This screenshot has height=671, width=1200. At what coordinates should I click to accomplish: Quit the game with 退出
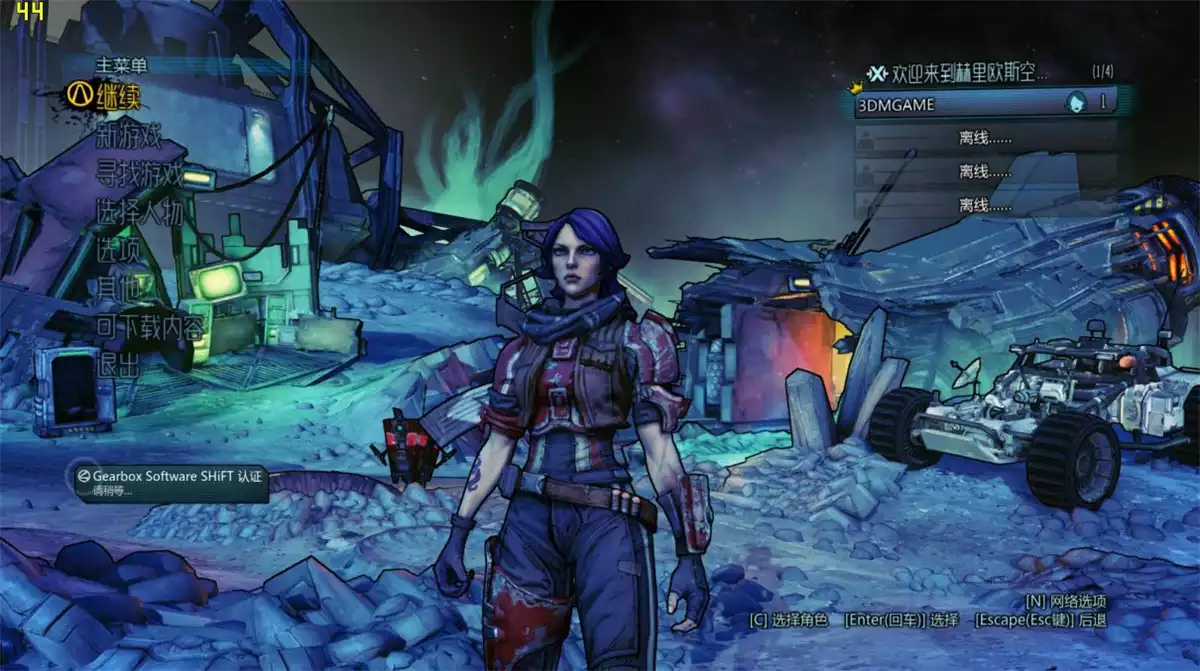[118, 365]
